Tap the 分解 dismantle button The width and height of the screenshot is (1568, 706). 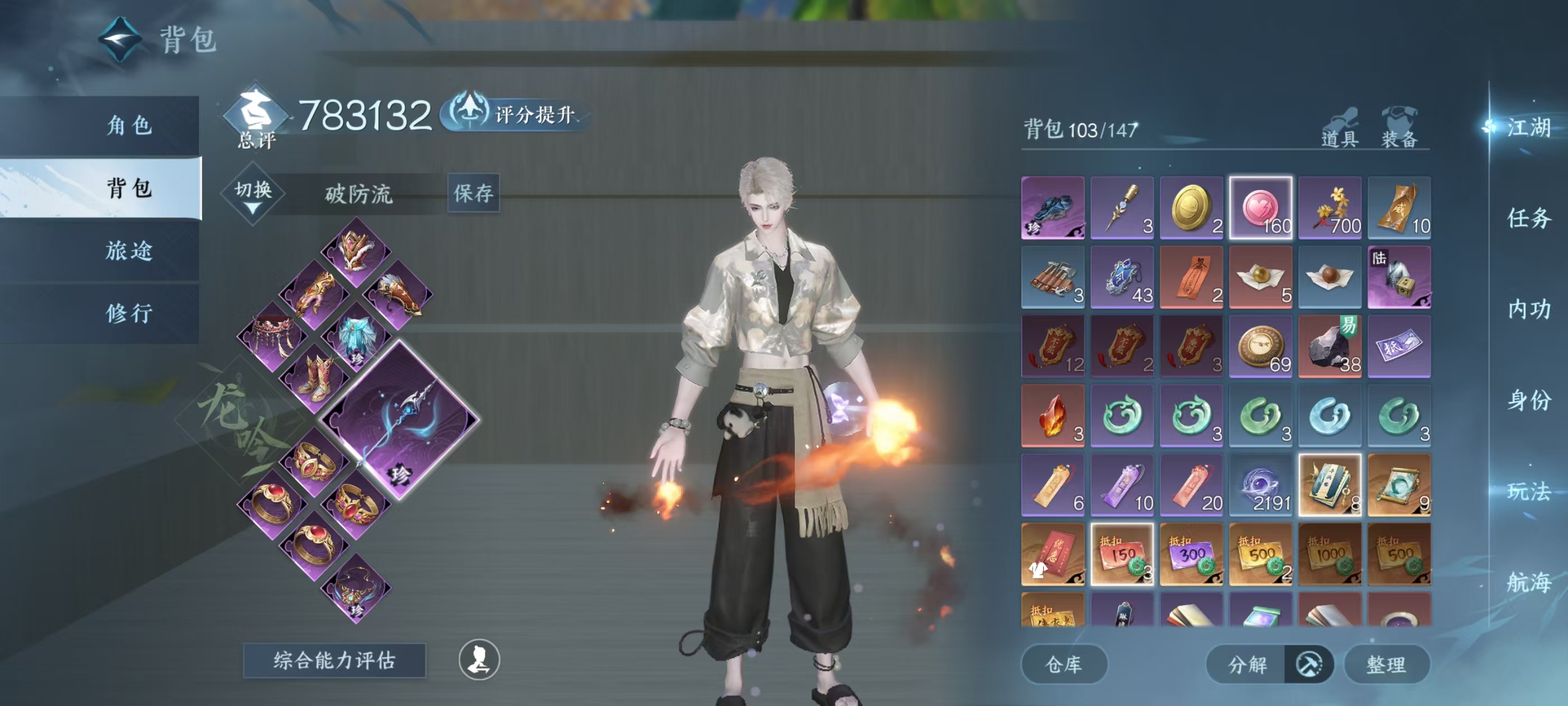1248,664
